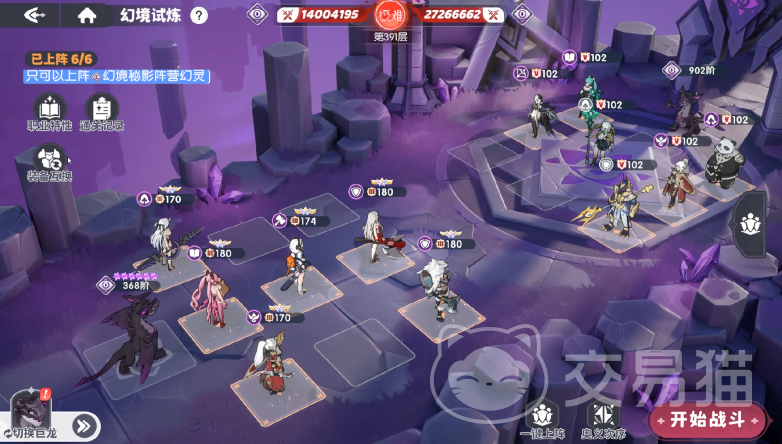This screenshot has width=782, height=444.
Task: Select the enemy panda unit
Action: point(721,162)
